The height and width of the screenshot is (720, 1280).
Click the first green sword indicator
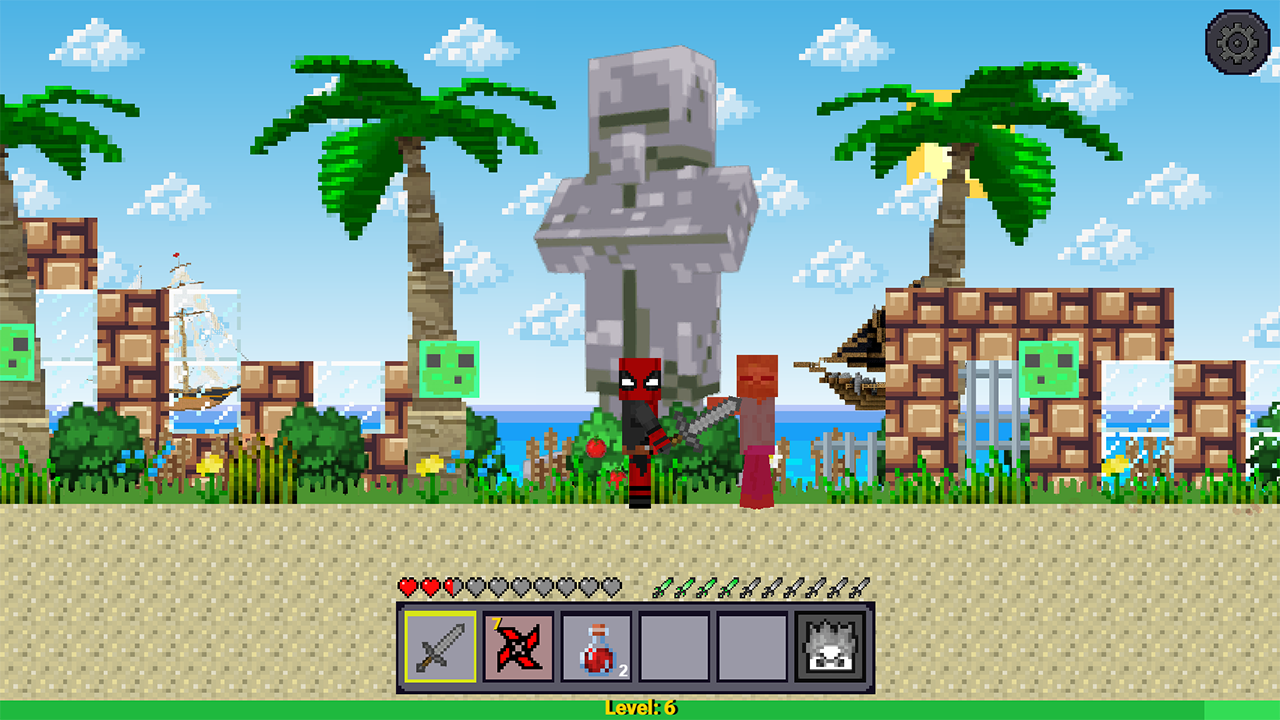(x=662, y=589)
